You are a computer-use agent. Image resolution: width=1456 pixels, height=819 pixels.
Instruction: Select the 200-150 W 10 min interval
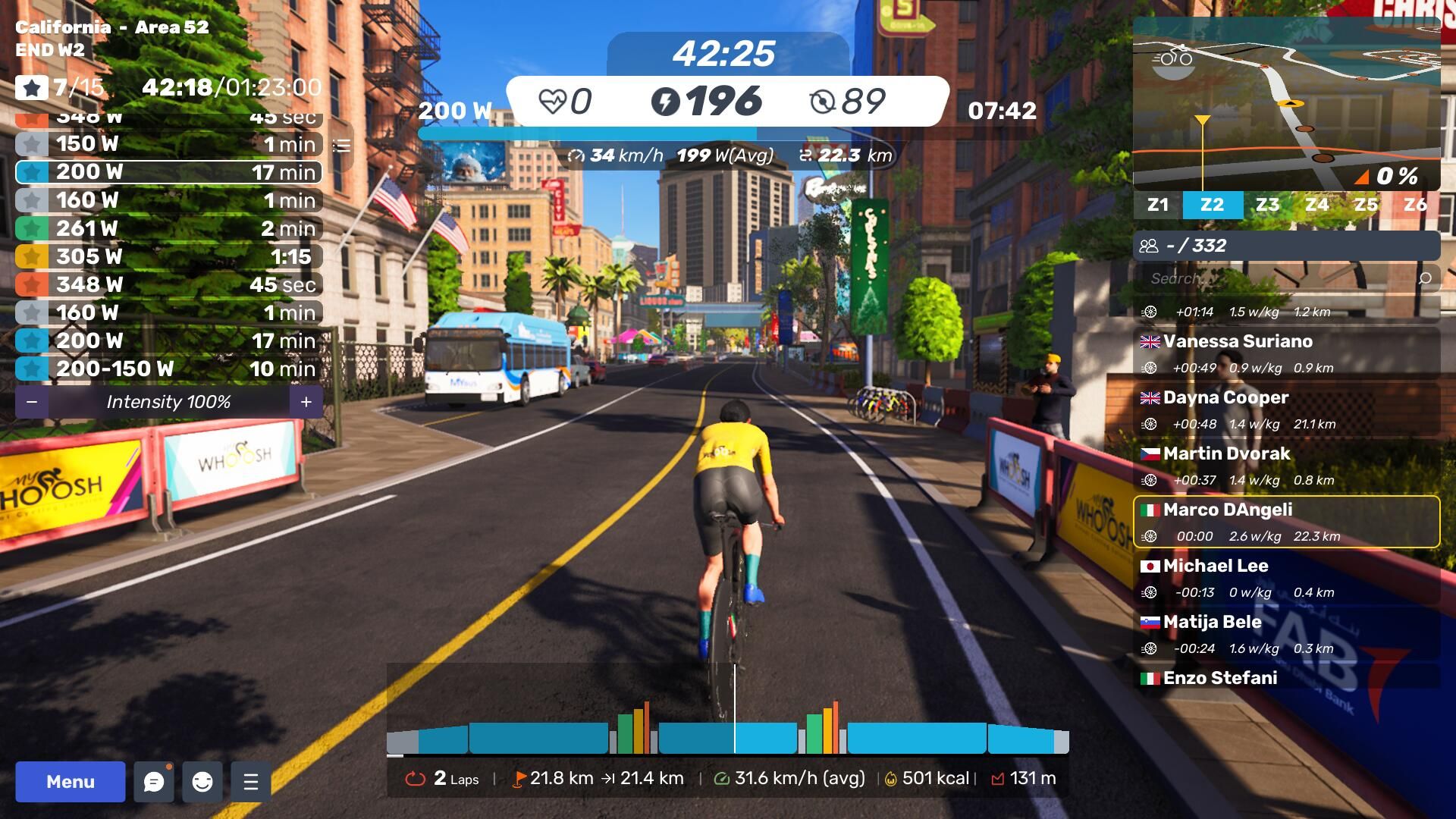168,369
